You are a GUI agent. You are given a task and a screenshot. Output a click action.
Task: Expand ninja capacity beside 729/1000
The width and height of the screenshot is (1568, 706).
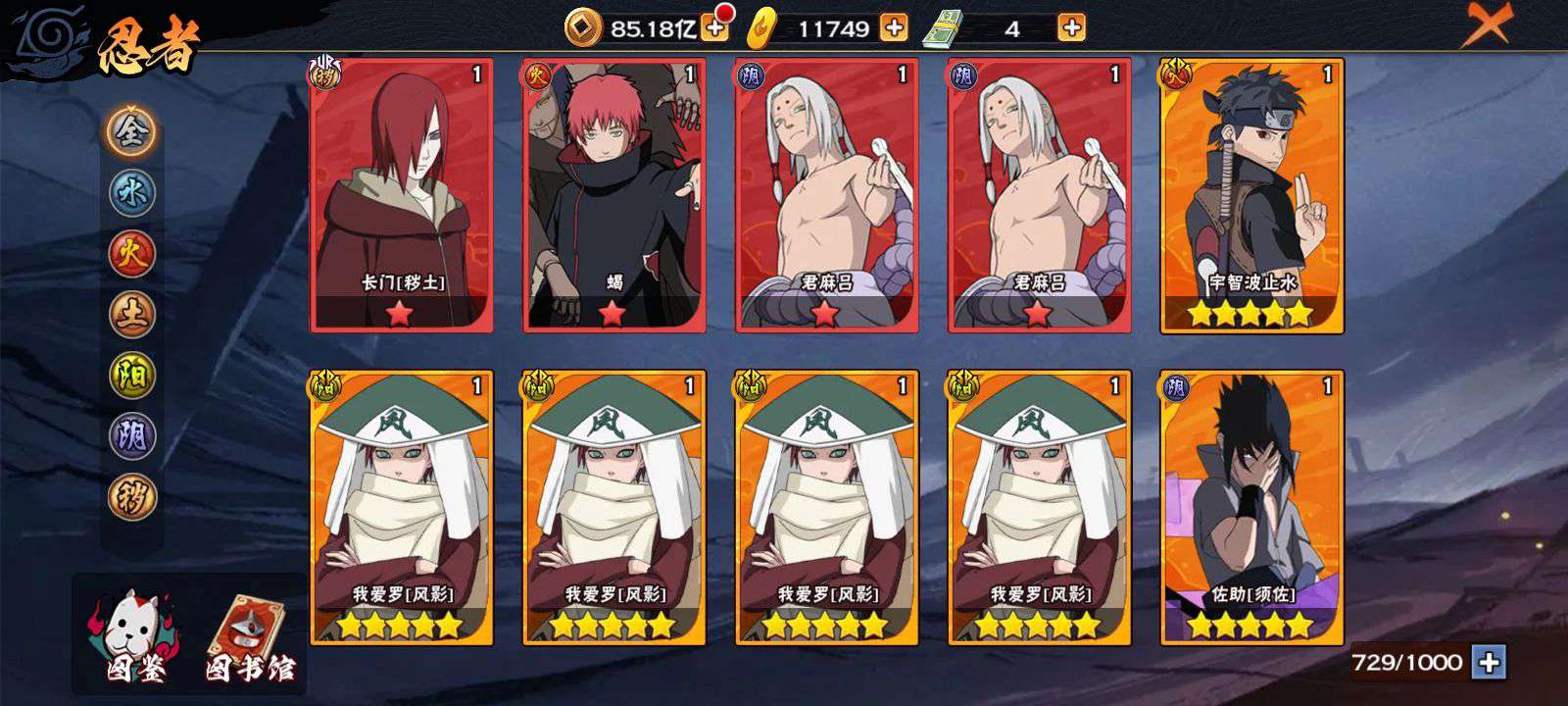pyautogui.click(x=1489, y=663)
